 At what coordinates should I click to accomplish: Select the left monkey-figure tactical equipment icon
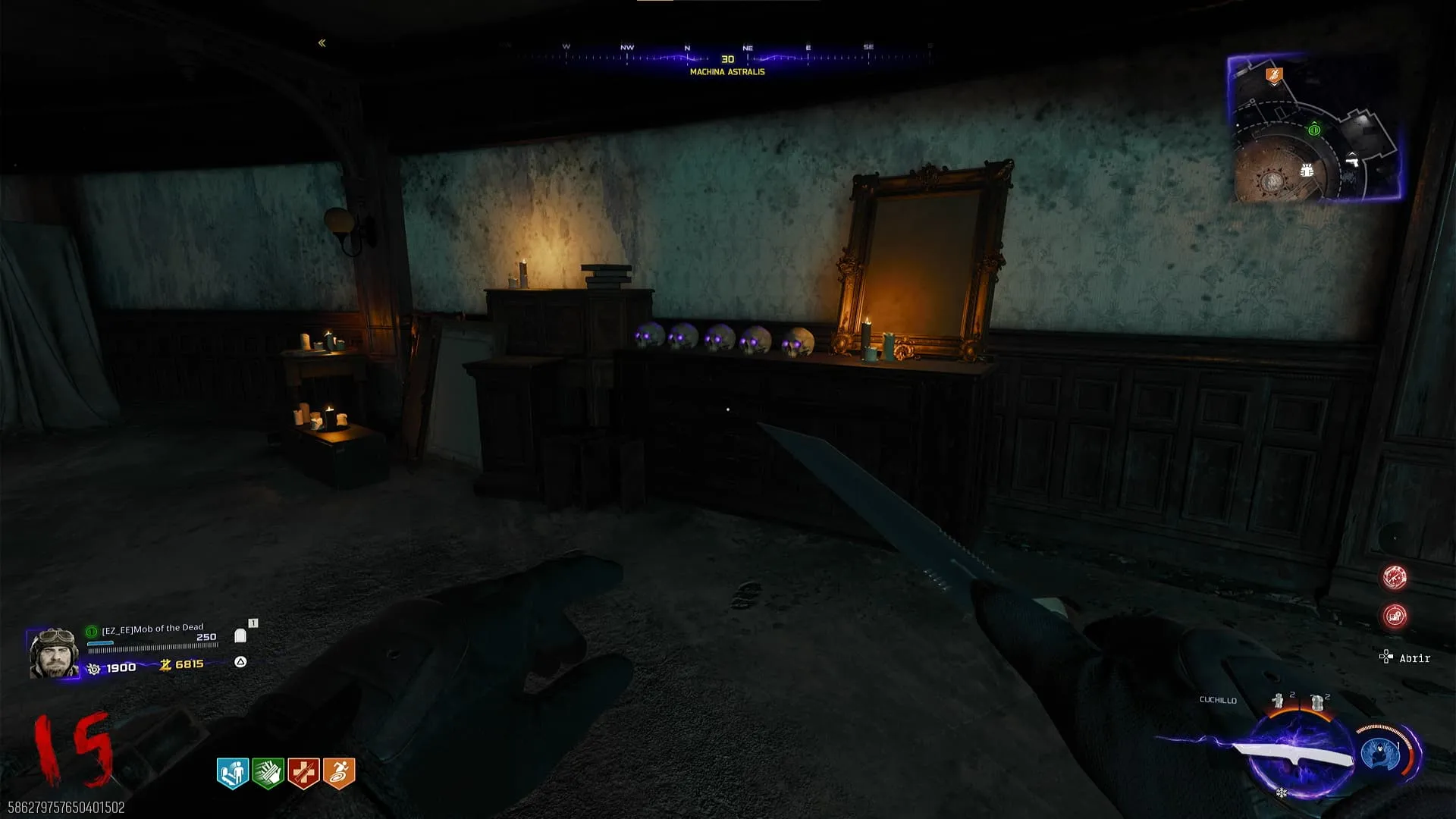(x=1279, y=701)
